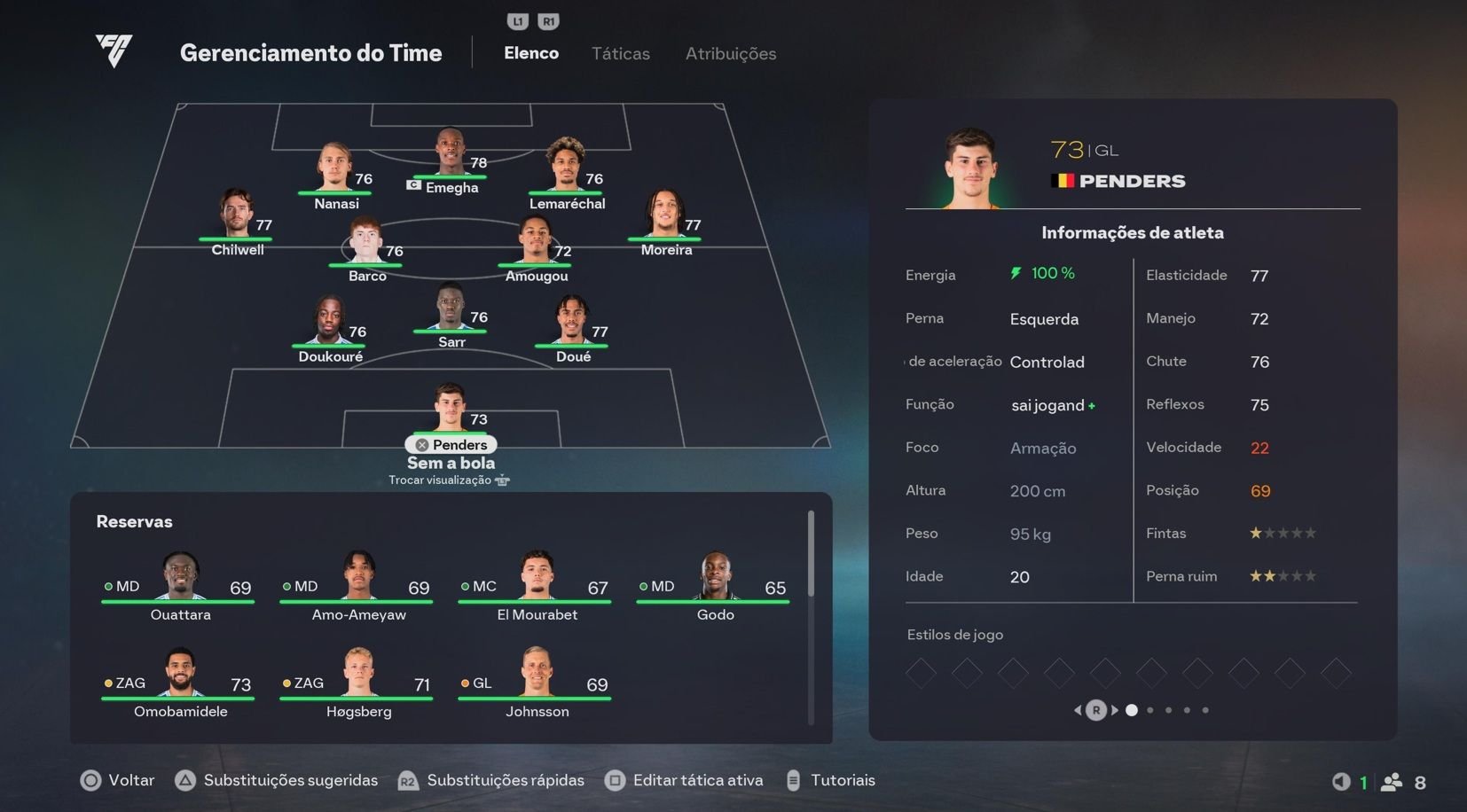1467x812 pixels.
Task: Click the Belgium flag beside PENDERS
Action: 1063,180
